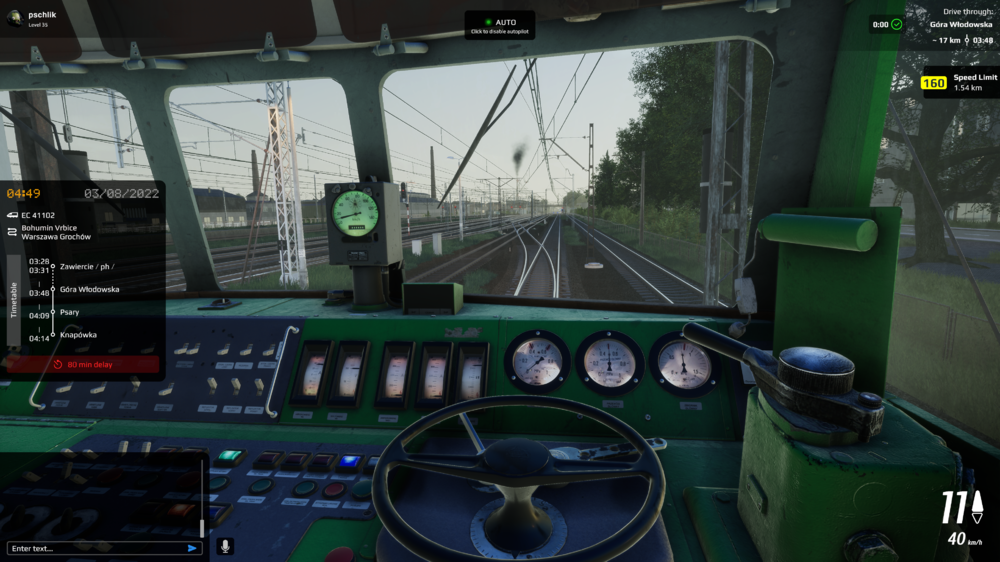This screenshot has width=1000, height=562.
Task: Select the Knapówka timetable stop
Action: tap(78, 335)
